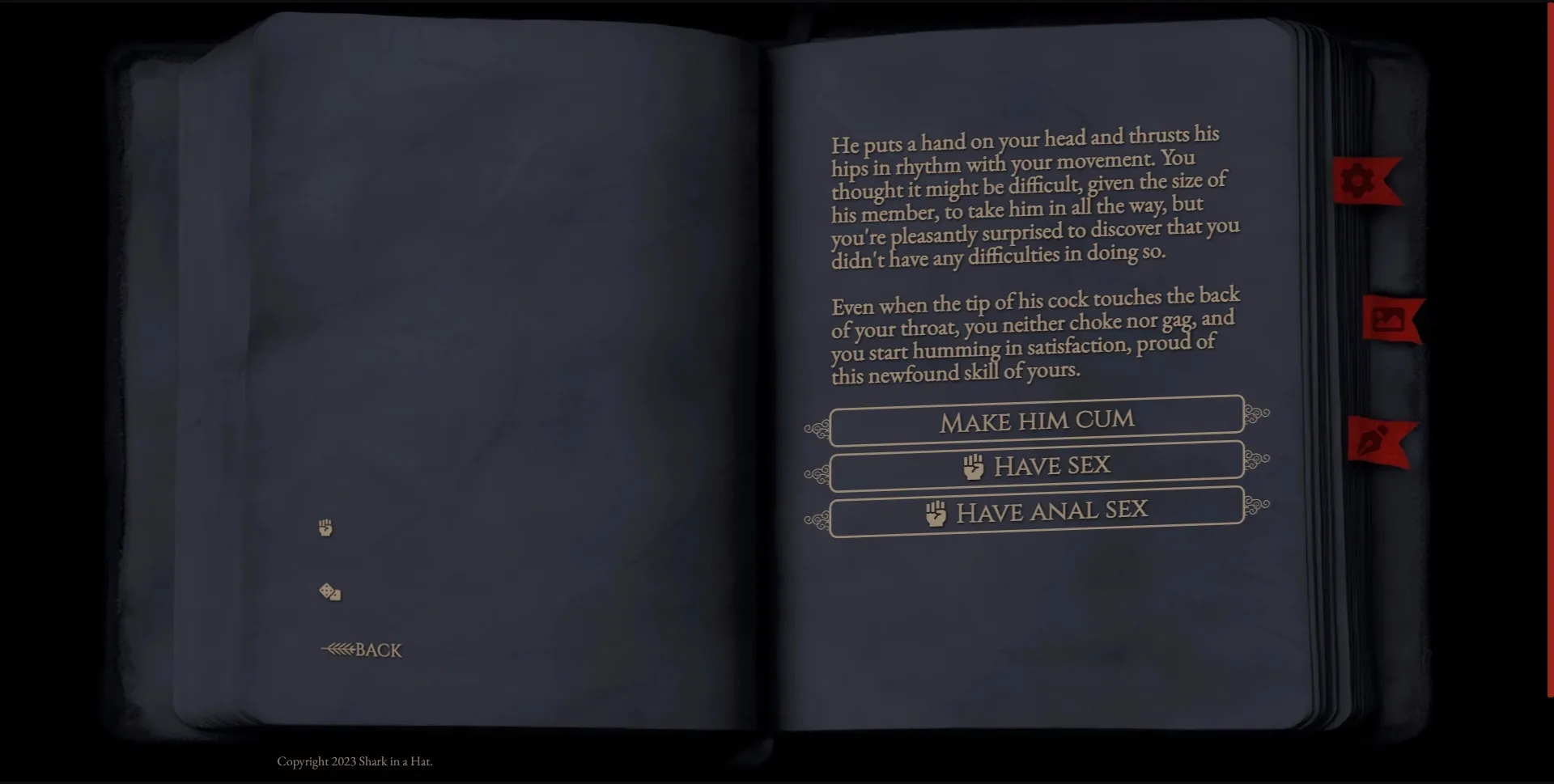This screenshot has height=784, width=1554.
Task: Choose the Make Him Cum option
Action: click(x=1037, y=419)
